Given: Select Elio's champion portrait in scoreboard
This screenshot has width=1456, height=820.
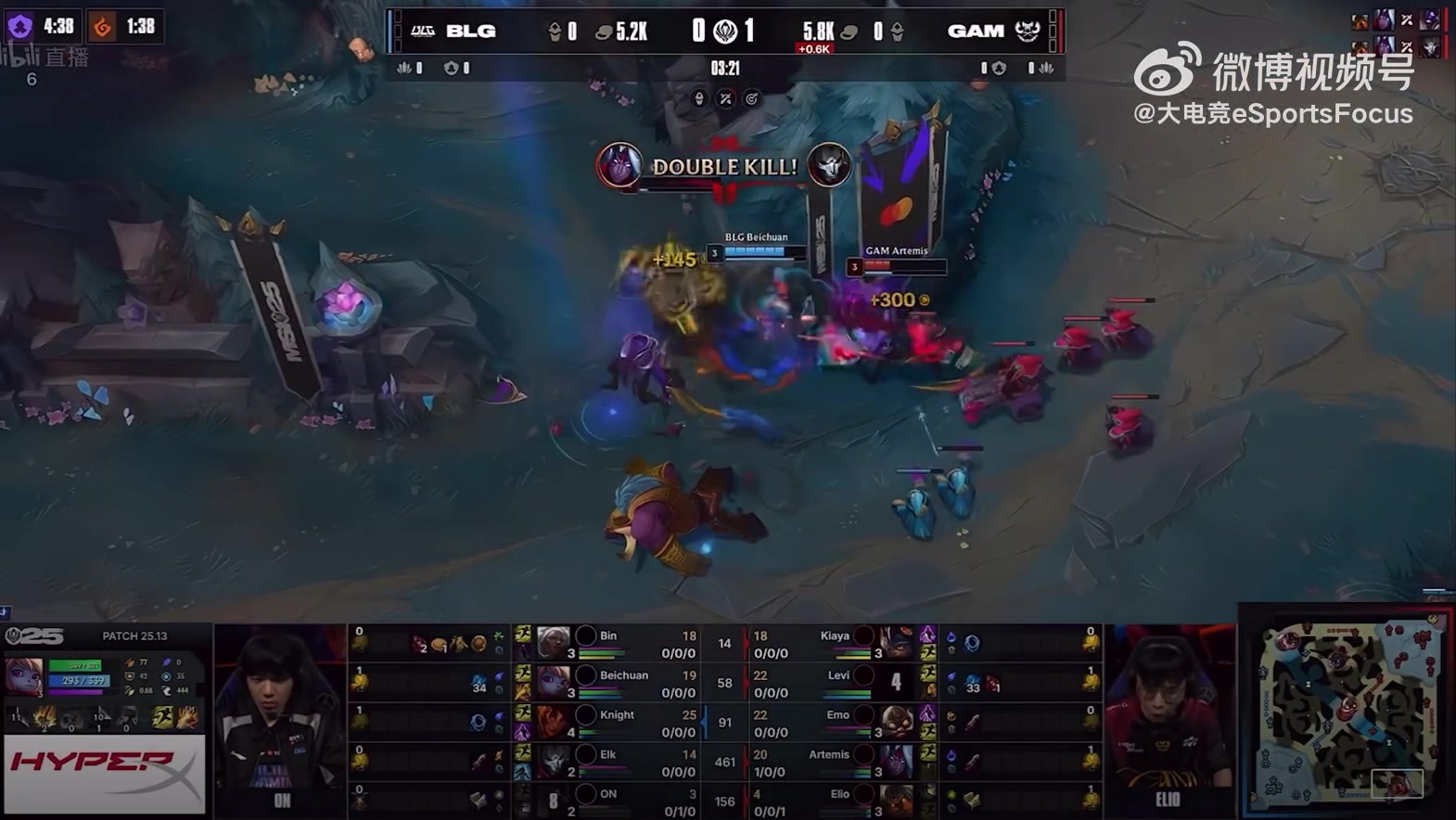Looking at the screenshot, I should [896, 801].
